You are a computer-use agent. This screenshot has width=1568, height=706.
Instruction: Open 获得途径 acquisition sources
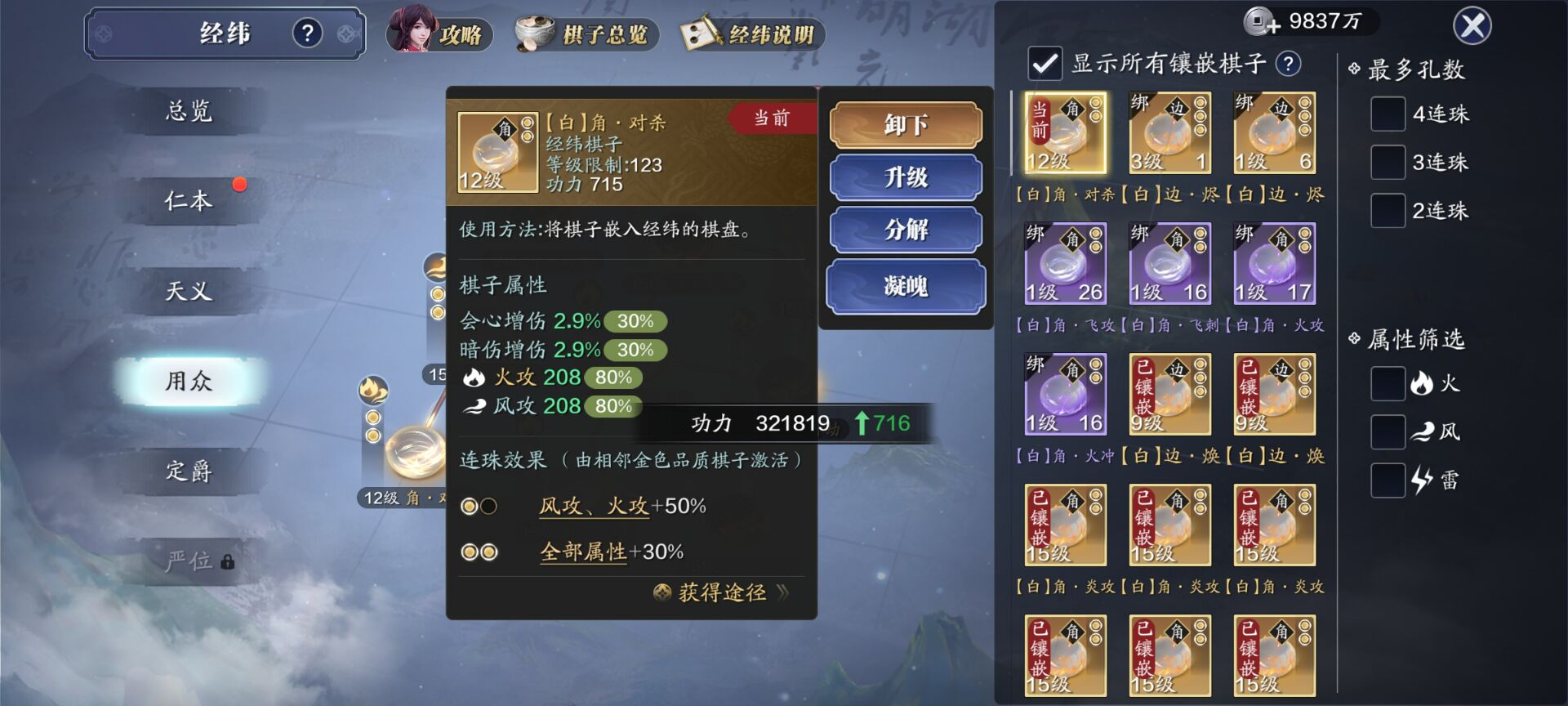click(x=722, y=592)
